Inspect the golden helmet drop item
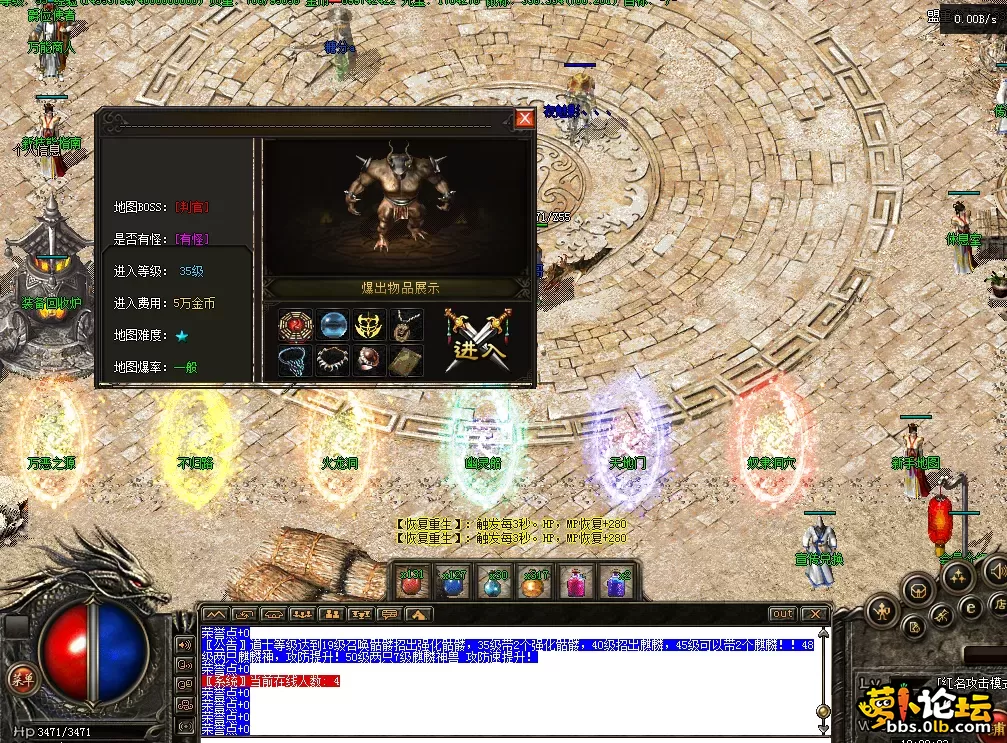Viewport: 1007px width, 743px height. 369,325
